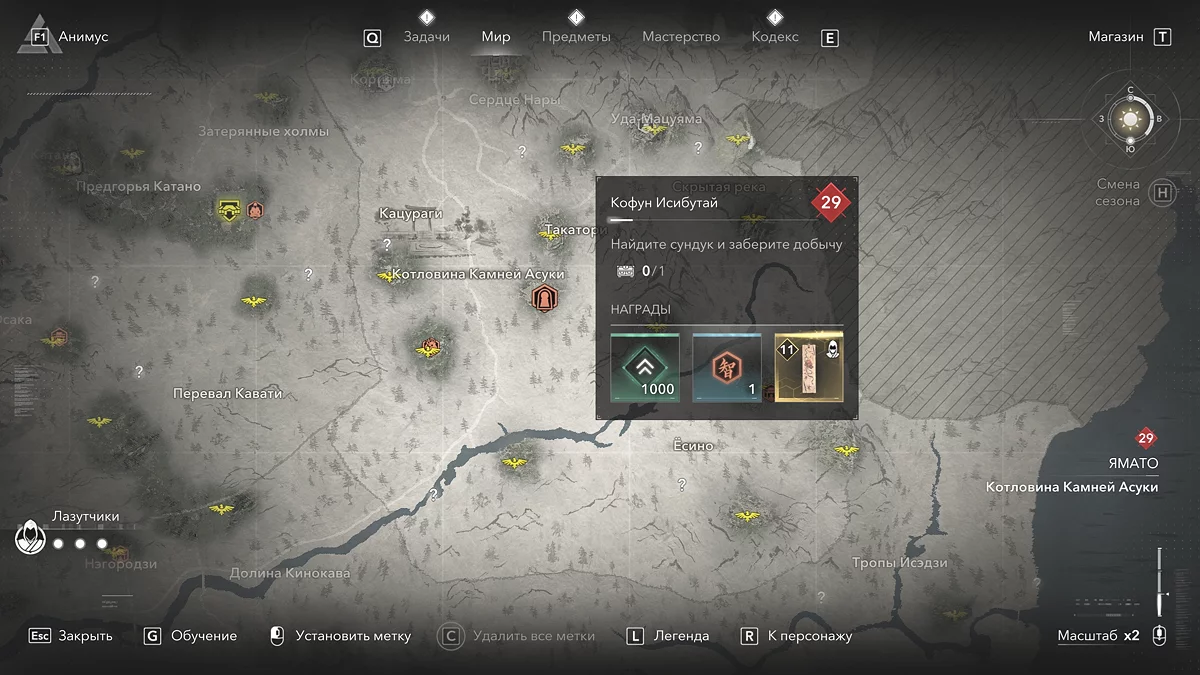Image resolution: width=1200 pixels, height=675 pixels.
Task: Open the Обучение tutorial
Action: tap(204, 636)
